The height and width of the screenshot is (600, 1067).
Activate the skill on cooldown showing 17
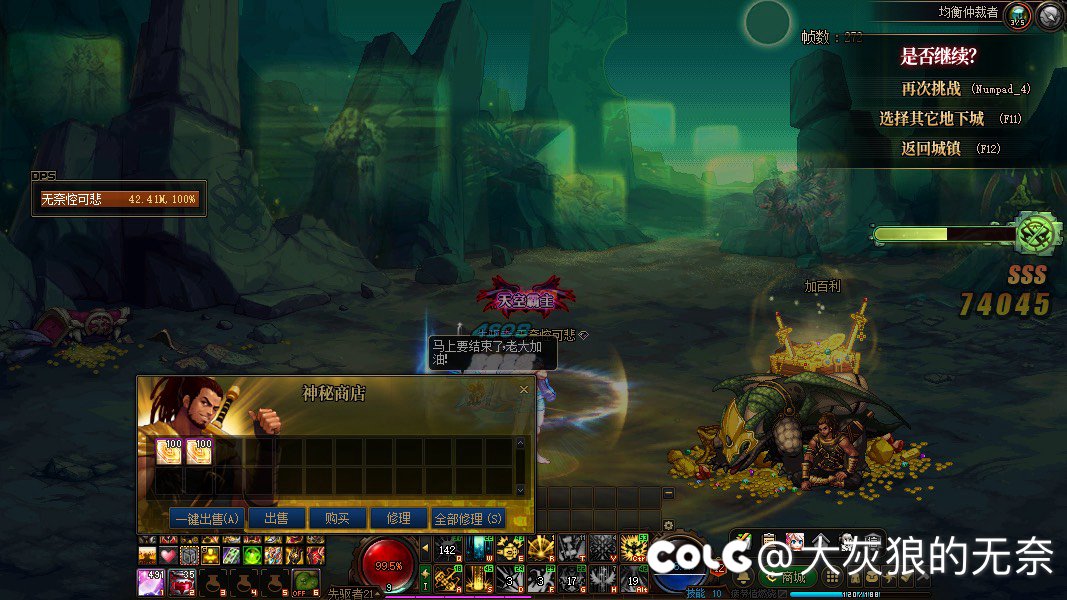click(x=571, y=576)
